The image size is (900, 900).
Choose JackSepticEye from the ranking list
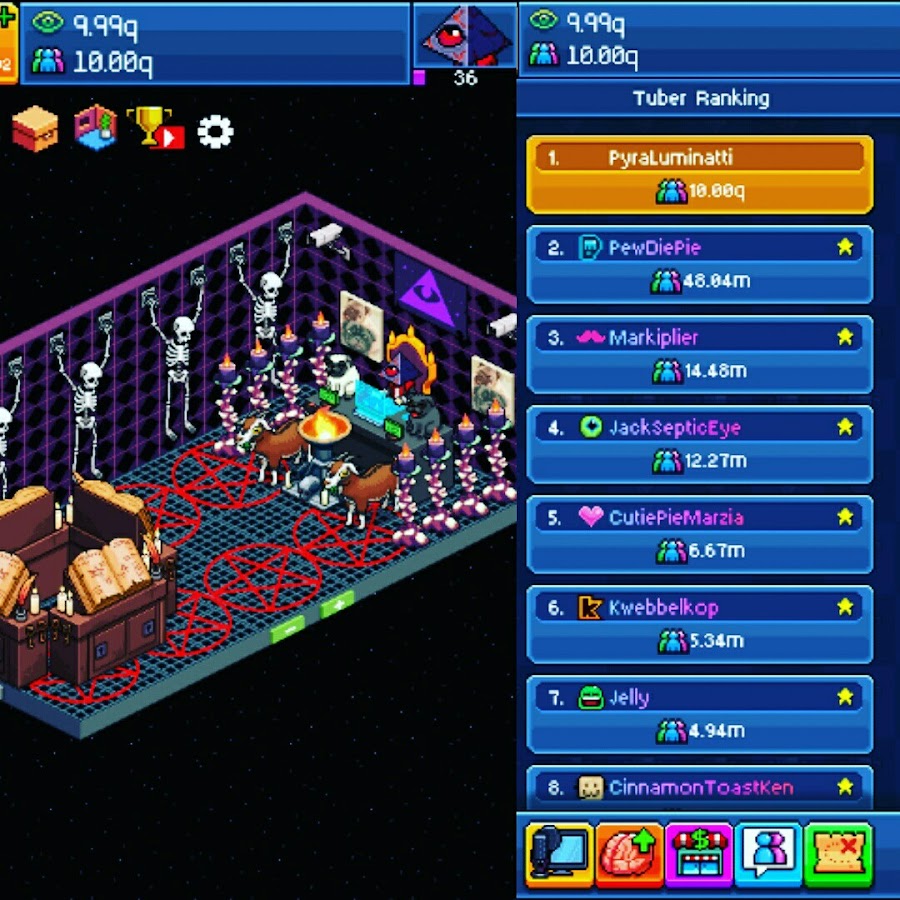(x=699, y=444)
